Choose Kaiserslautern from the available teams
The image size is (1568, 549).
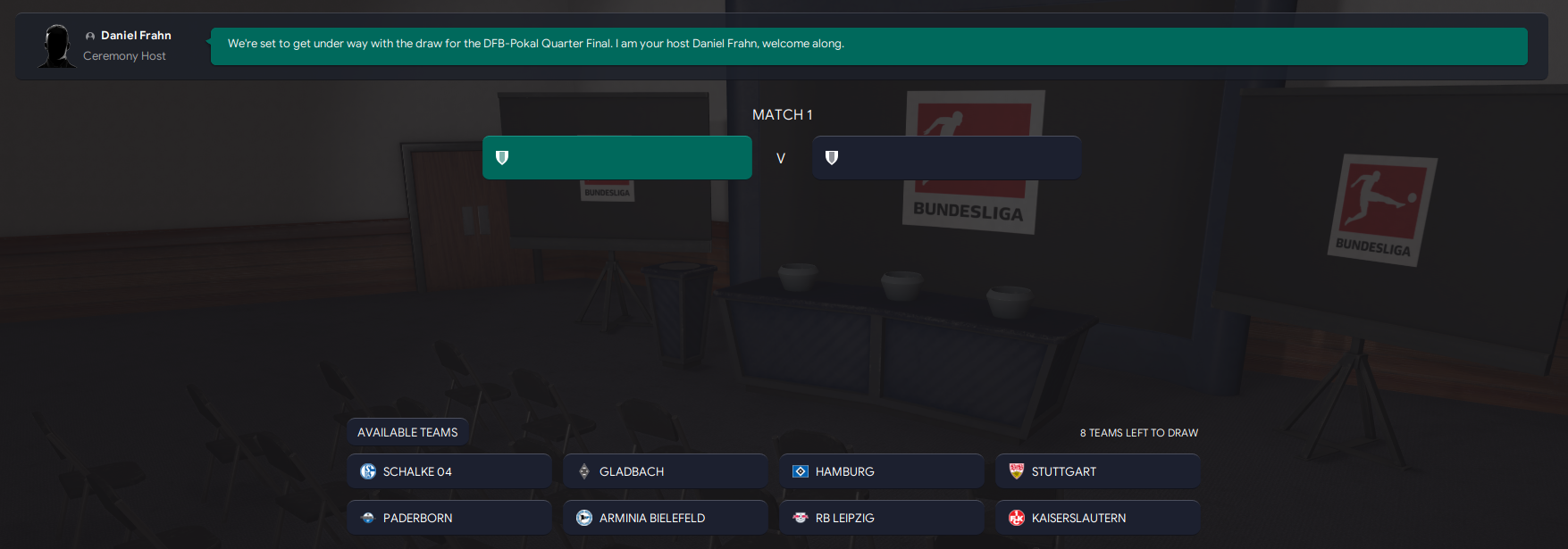1097,518
